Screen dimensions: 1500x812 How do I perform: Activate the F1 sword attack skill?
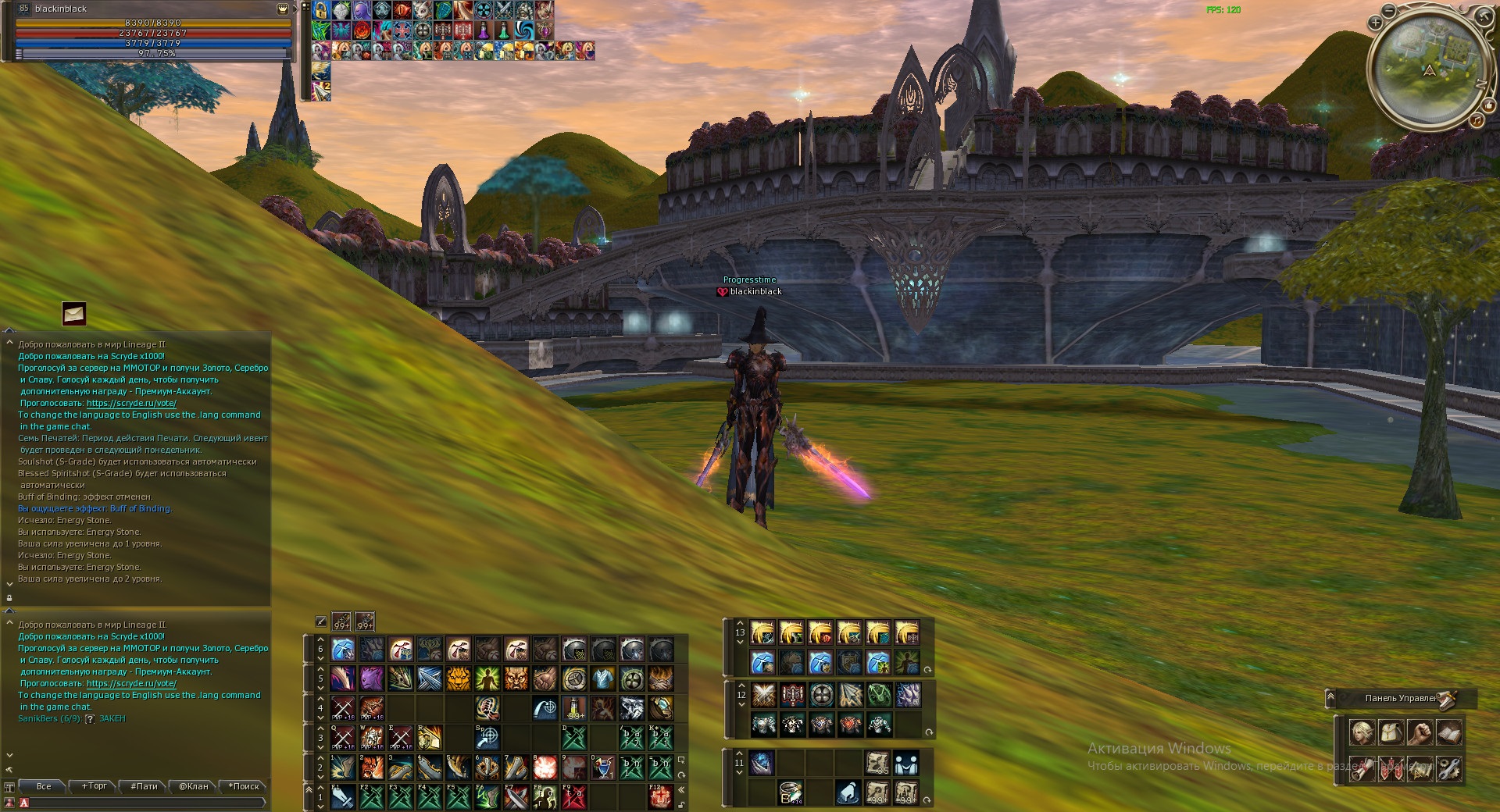342,797
